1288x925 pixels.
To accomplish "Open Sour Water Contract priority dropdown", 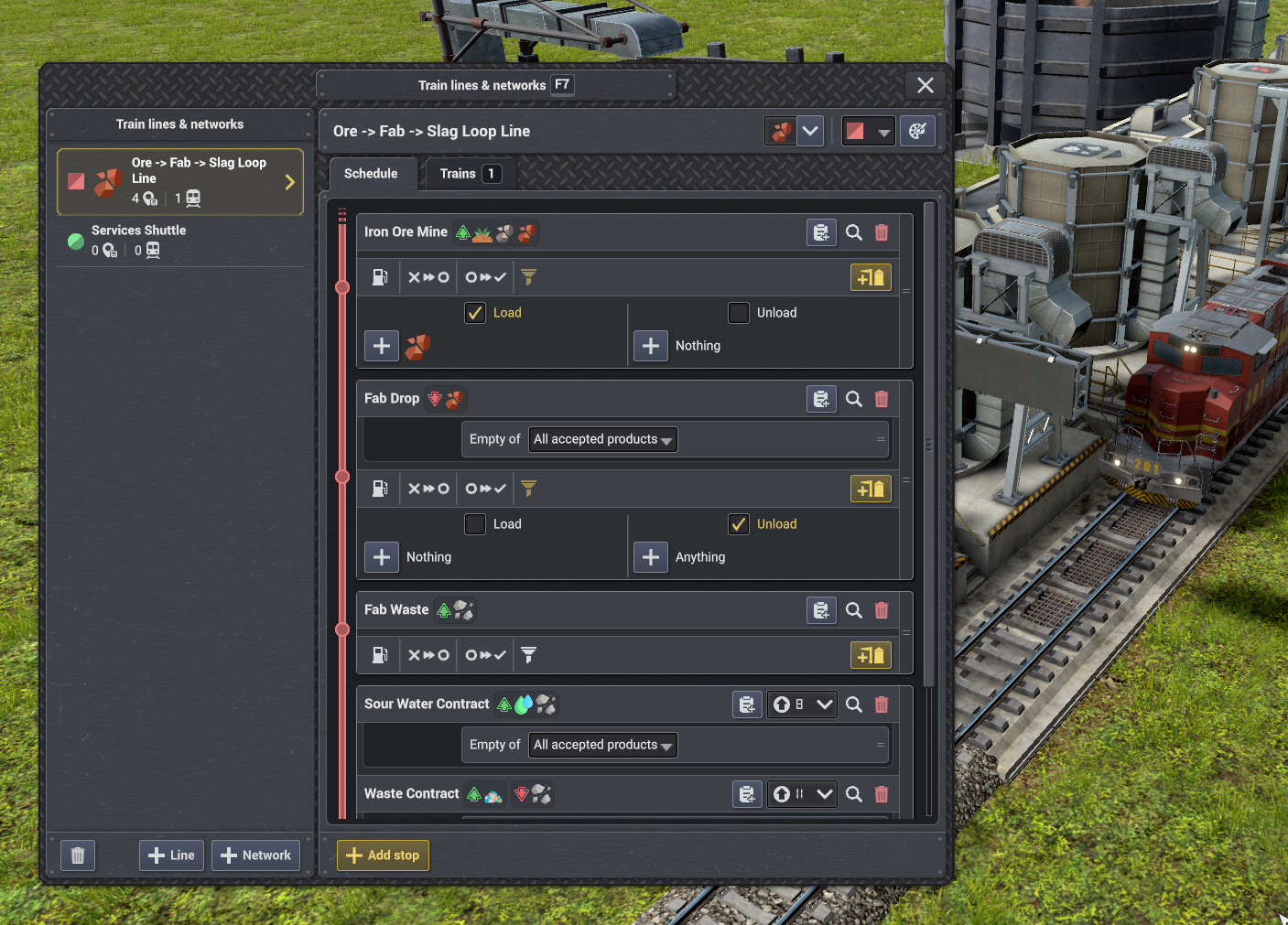I will tap(802, 705).
